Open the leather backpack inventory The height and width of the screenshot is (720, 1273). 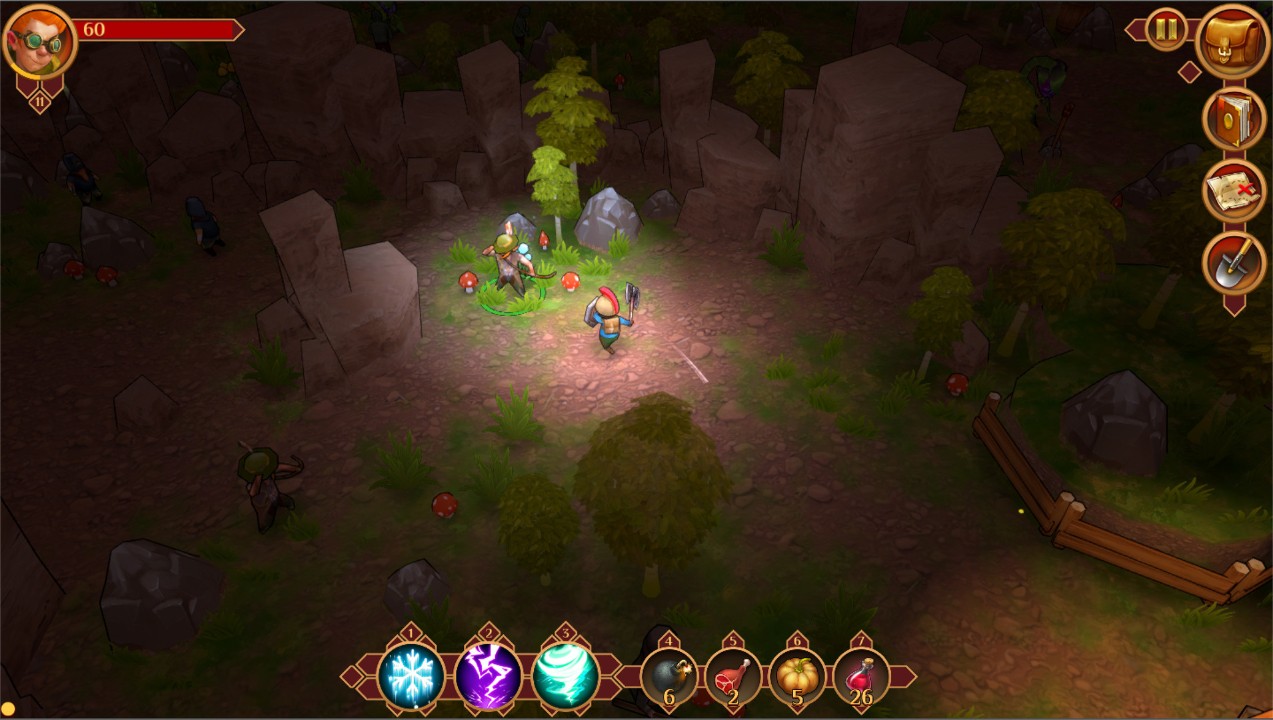pyautogui.click(x=1233, y=42)
